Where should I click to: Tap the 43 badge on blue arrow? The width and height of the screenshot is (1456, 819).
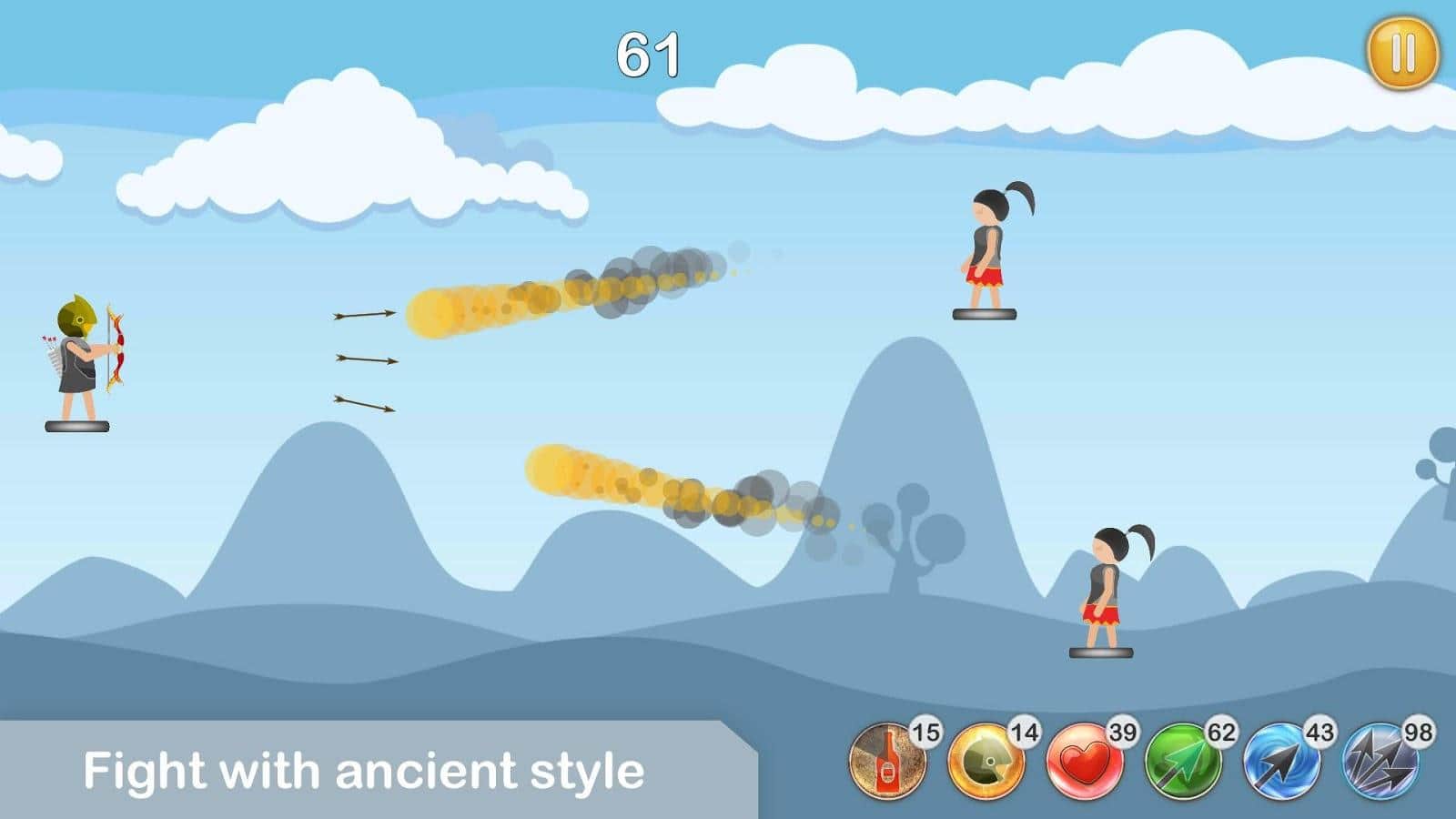pyautogui.click(x=1318, y=731)
